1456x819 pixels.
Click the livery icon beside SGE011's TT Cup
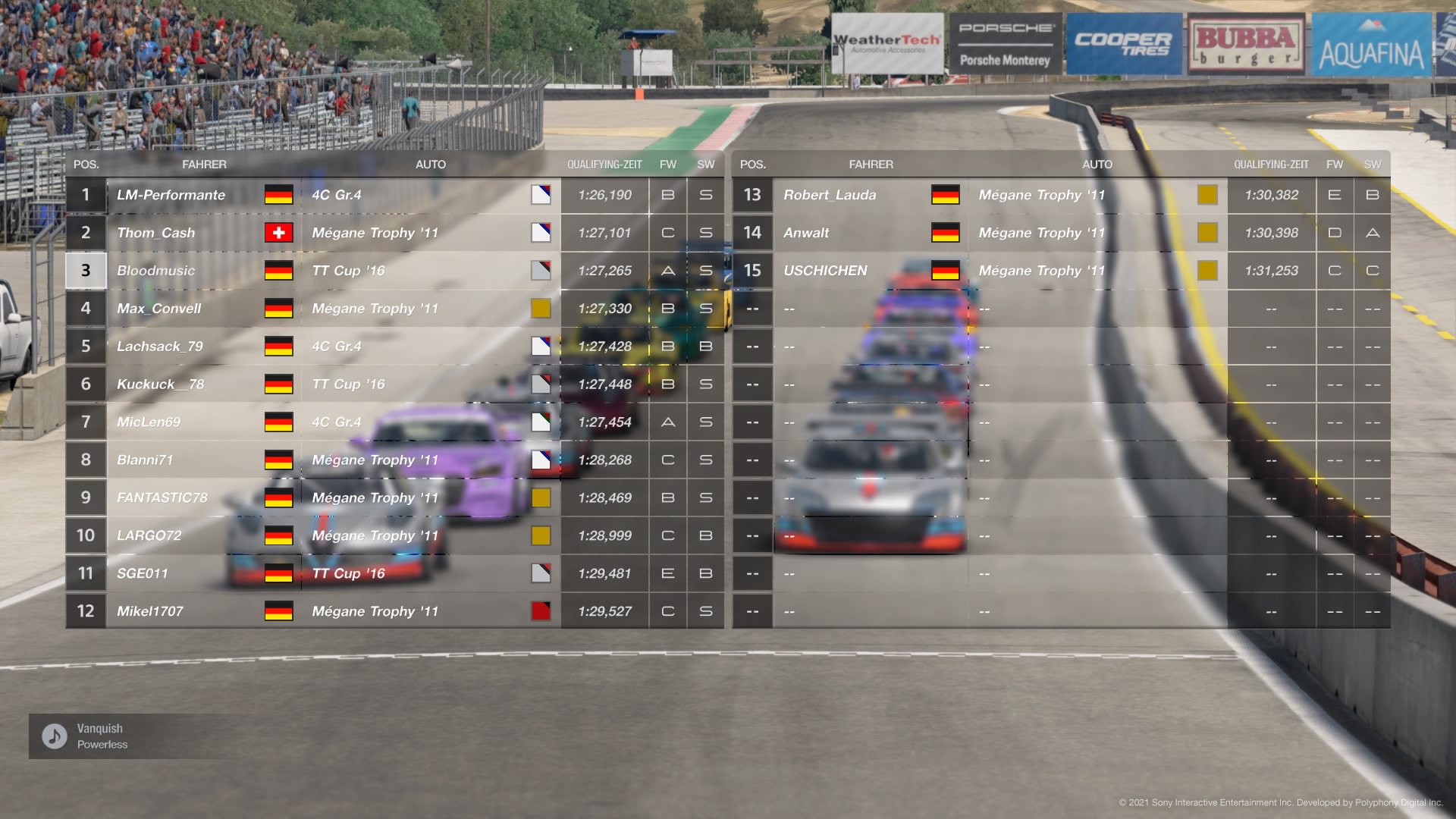tap(541, 573)
